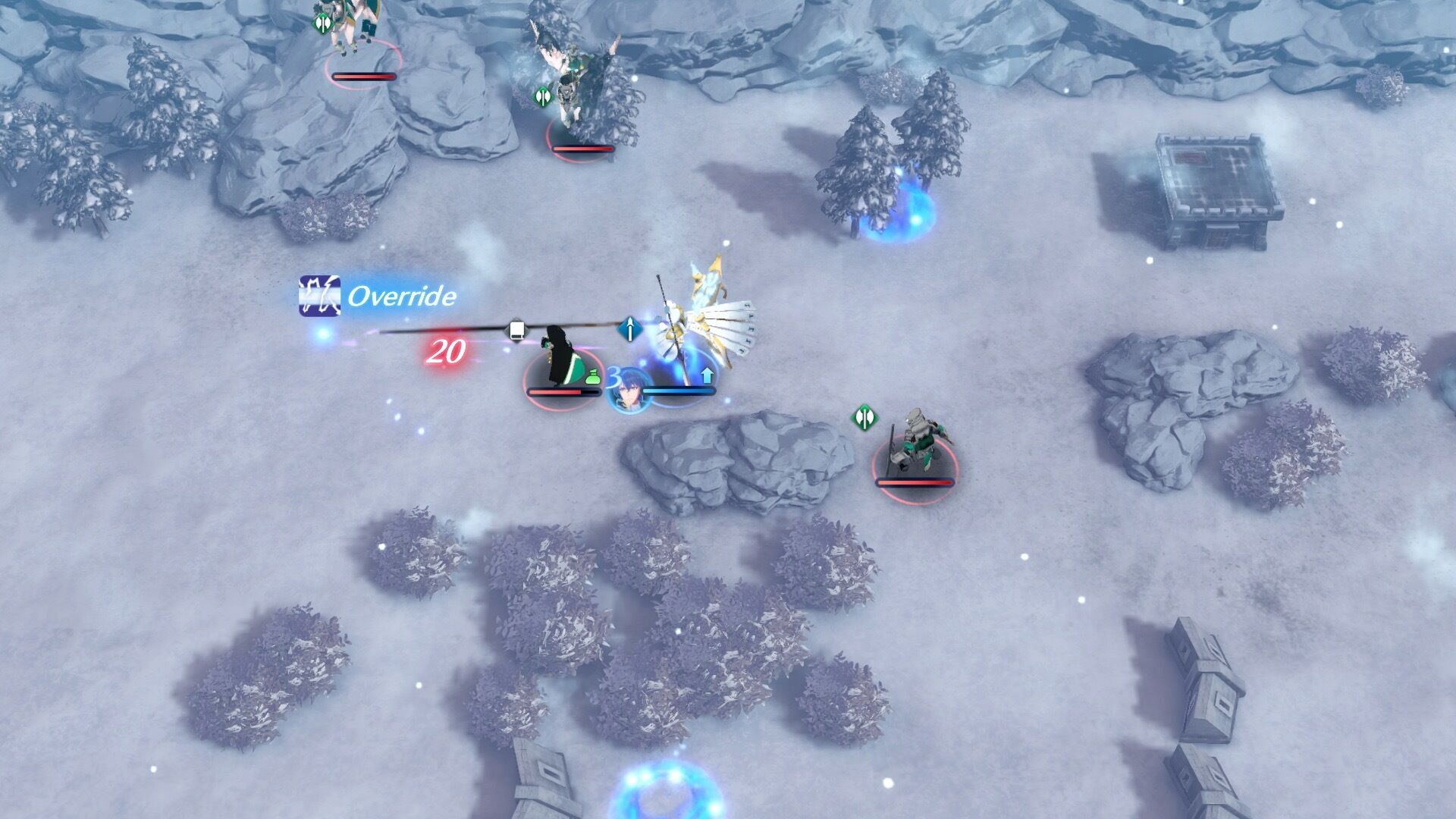Click the Override skill icon
This screenshot has width=1456, height=819.
tap(318, 296)
